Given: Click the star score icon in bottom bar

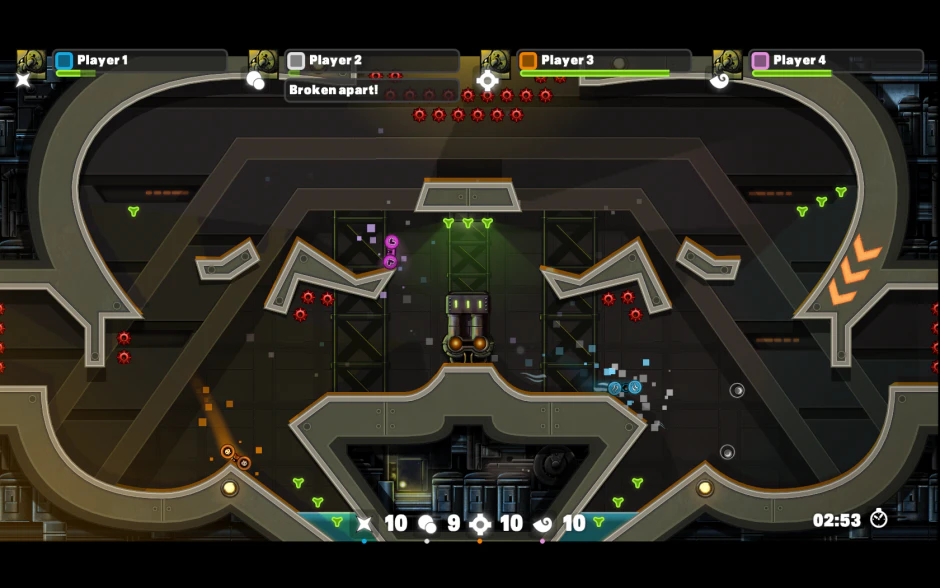Looking at the screenshot, I should point(365,523).
